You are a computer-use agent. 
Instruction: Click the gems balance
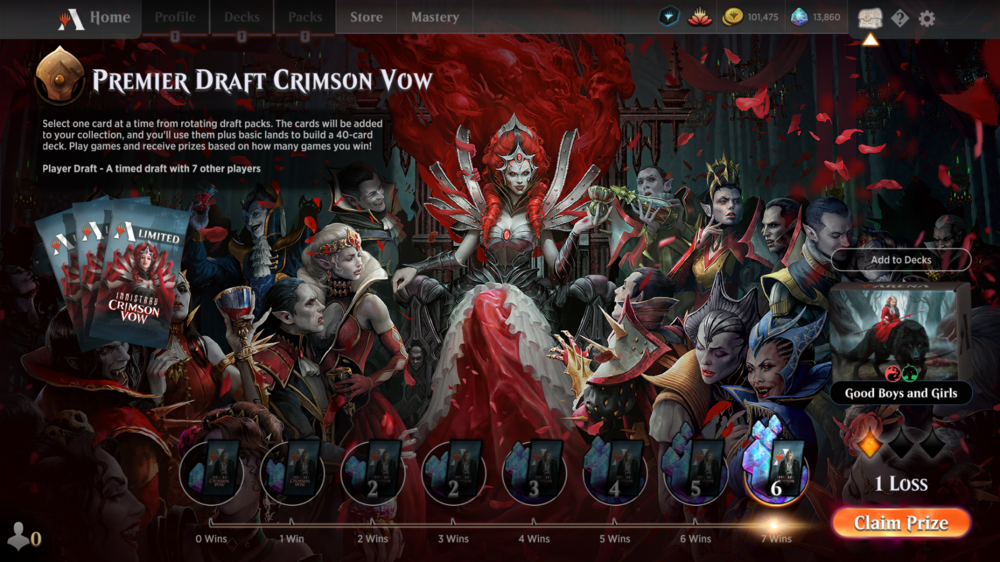pyautogui.click(x=816, y=17)
